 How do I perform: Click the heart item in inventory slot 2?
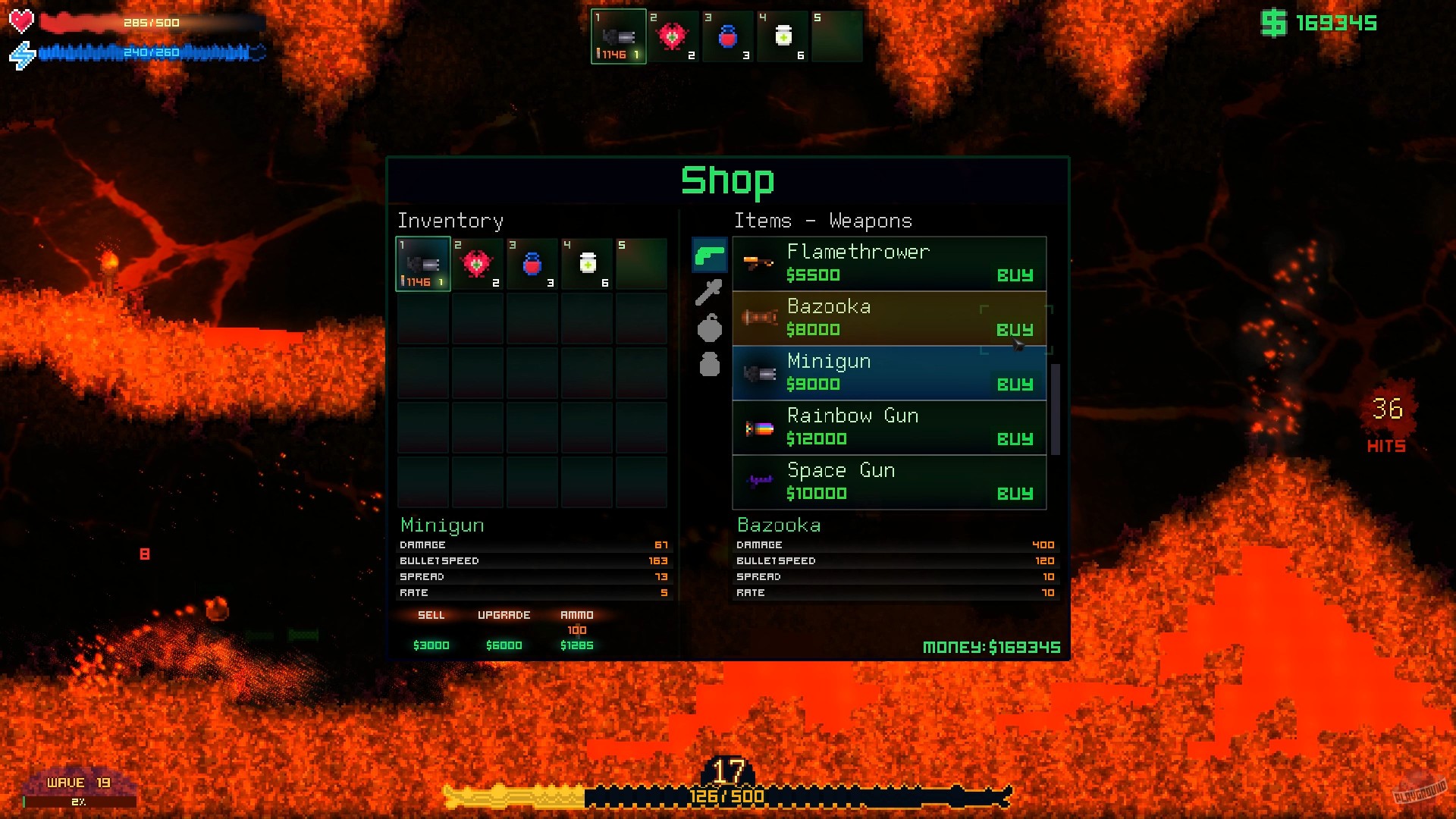pos(477,263)
